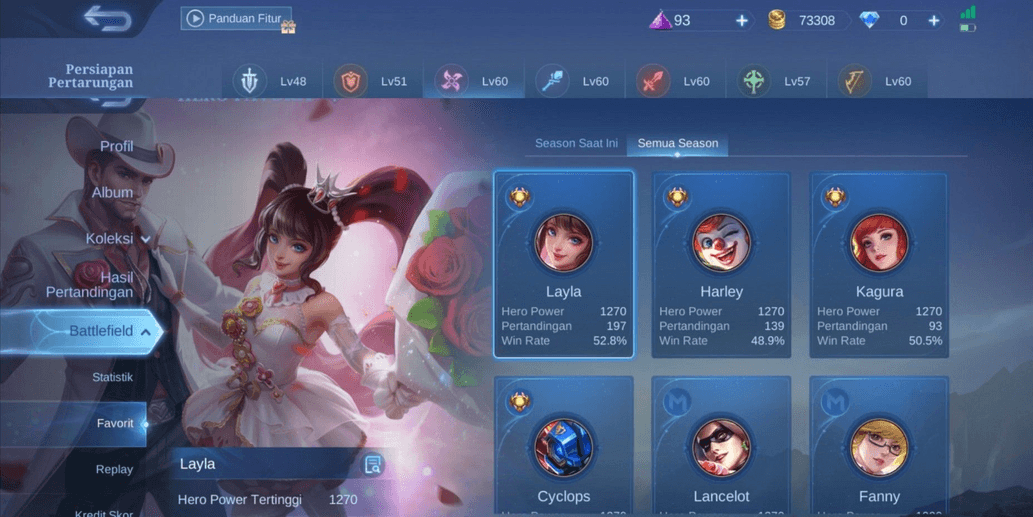The image size is (1033, 517).
Task: Expand the Koleksi menu
Action: (117, 238)
